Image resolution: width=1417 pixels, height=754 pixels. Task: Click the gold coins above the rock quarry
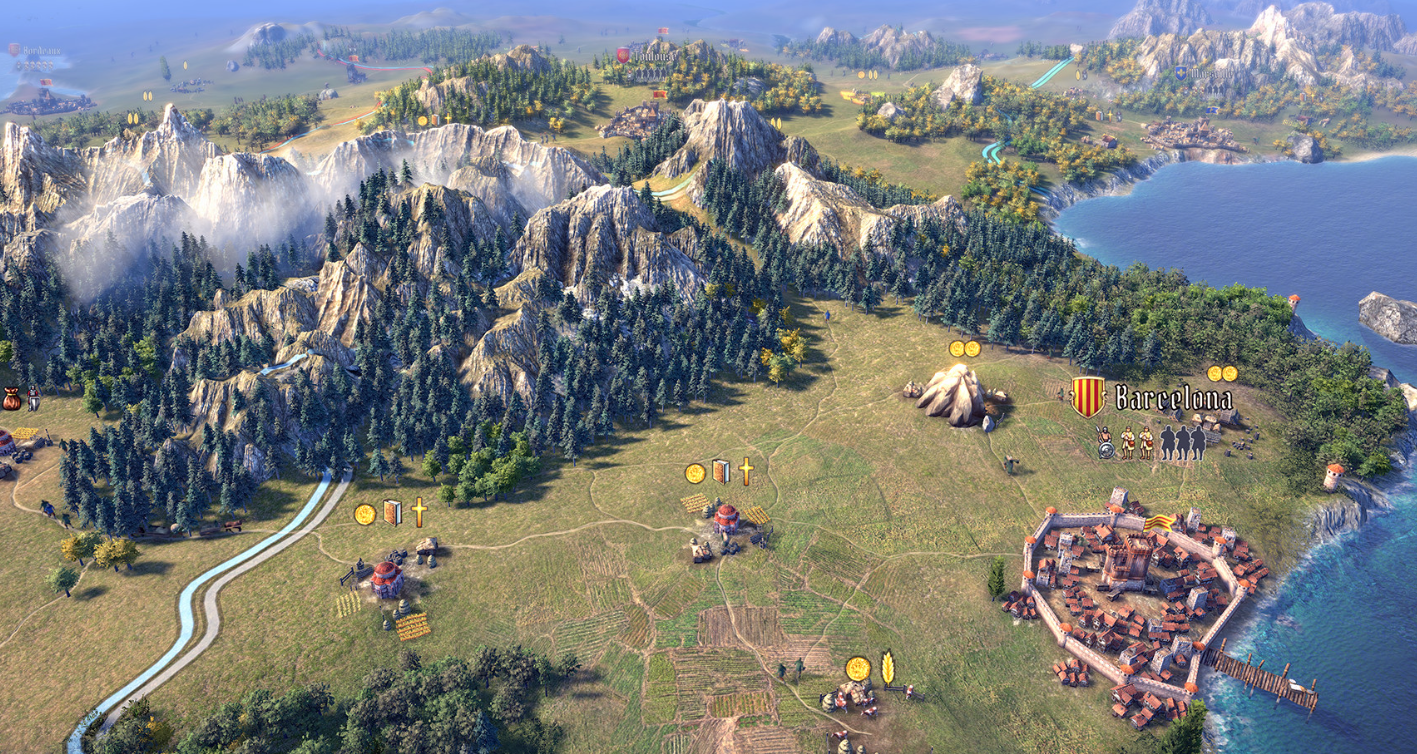[964, 348]
